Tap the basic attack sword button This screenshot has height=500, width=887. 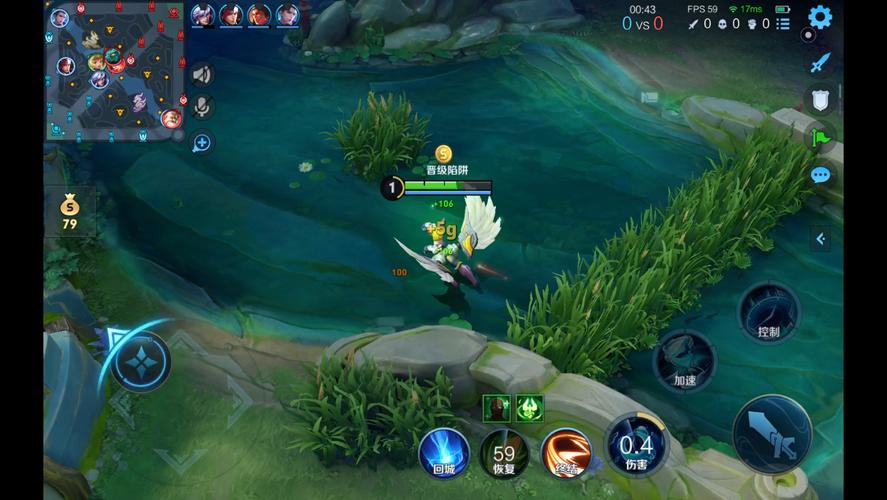(x=771, y=433)
